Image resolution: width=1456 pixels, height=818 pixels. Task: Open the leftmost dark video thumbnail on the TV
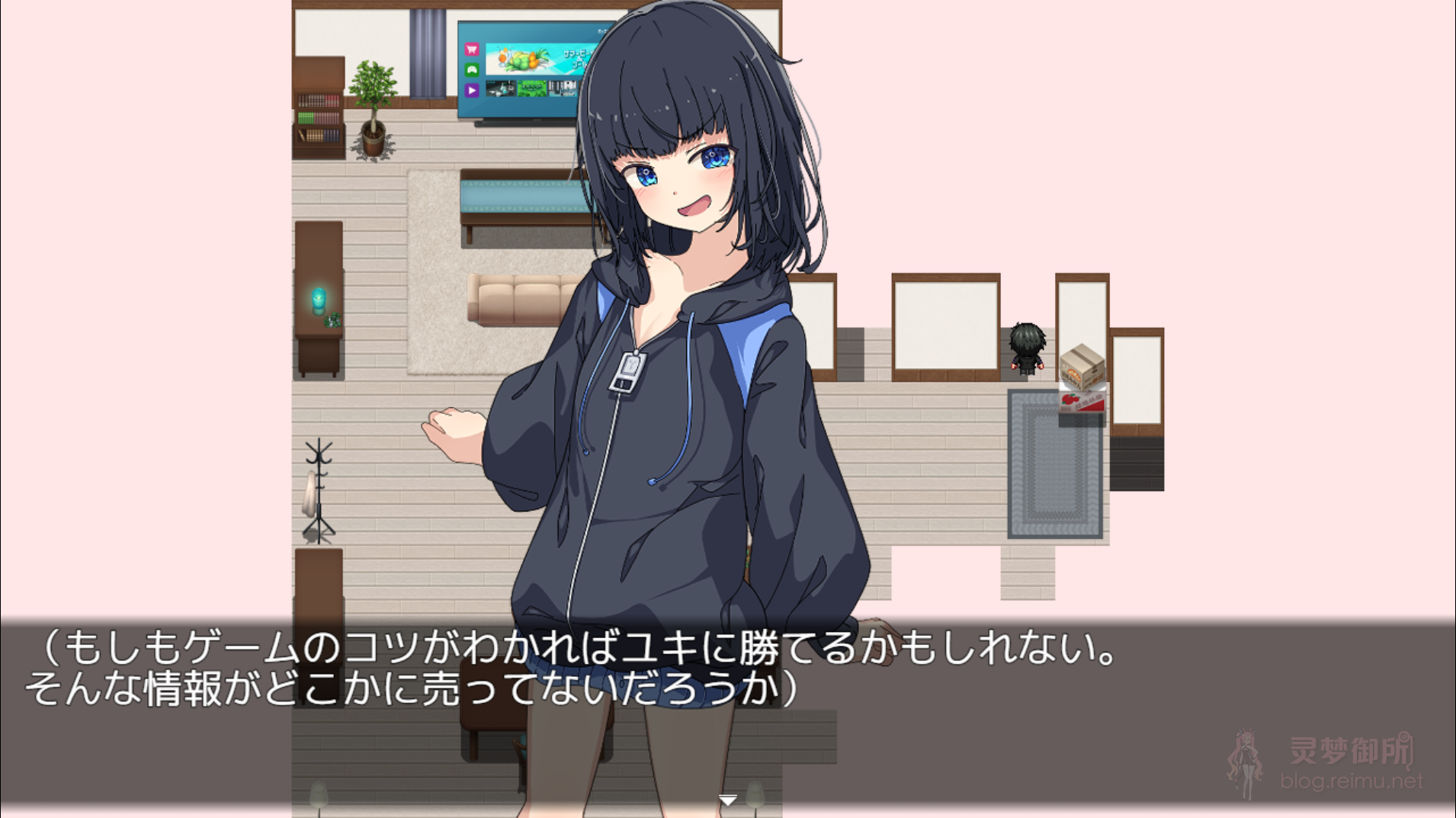coord(501,88)
